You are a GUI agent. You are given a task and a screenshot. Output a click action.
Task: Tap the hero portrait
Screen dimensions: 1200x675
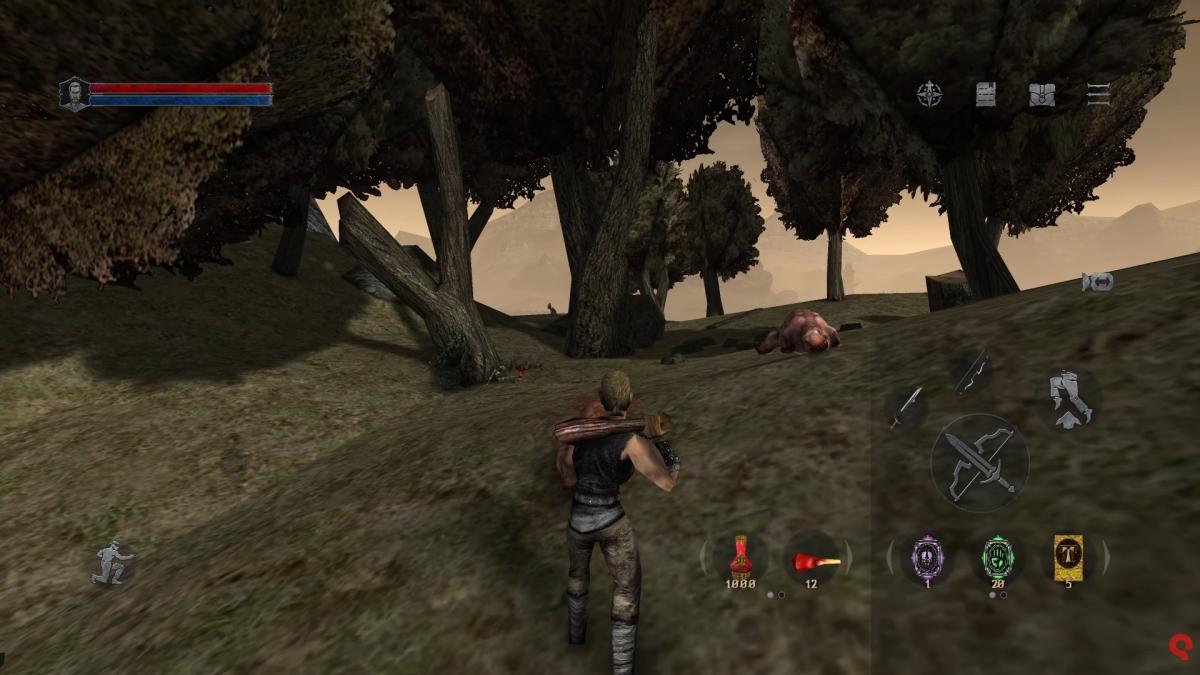click(x=74, y=94)
